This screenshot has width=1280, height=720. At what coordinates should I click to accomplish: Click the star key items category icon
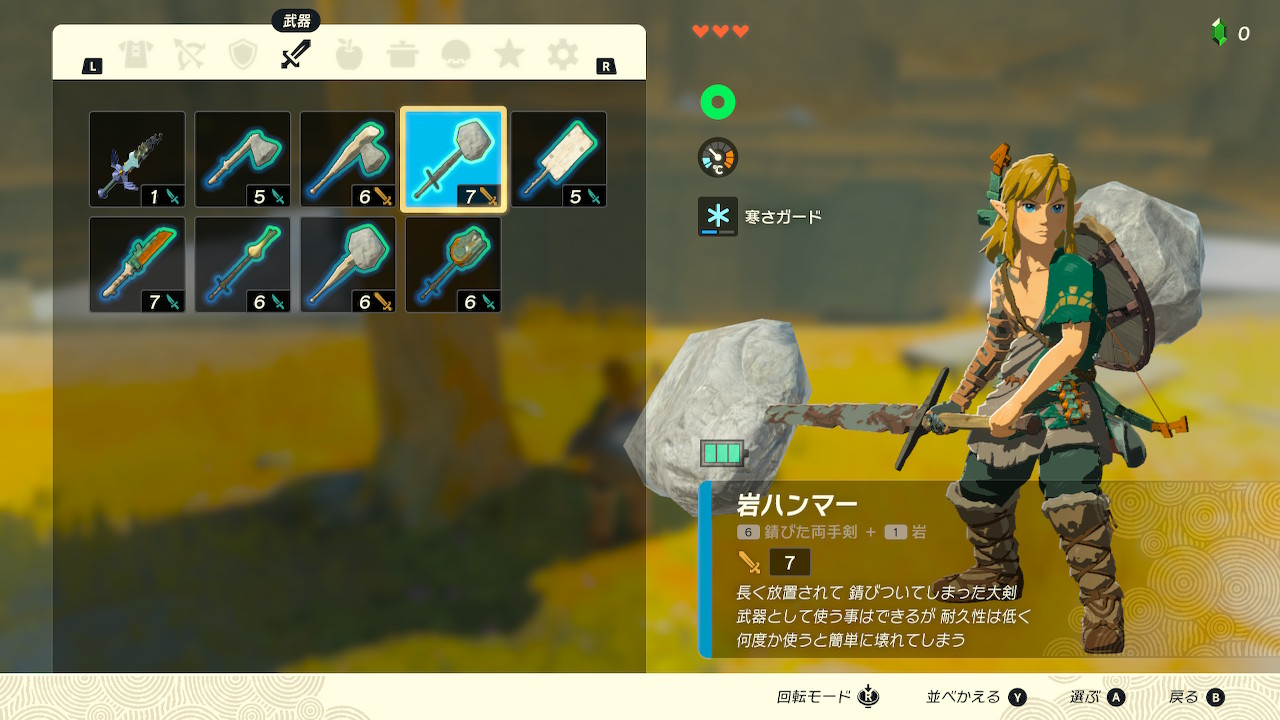(508, 57)
